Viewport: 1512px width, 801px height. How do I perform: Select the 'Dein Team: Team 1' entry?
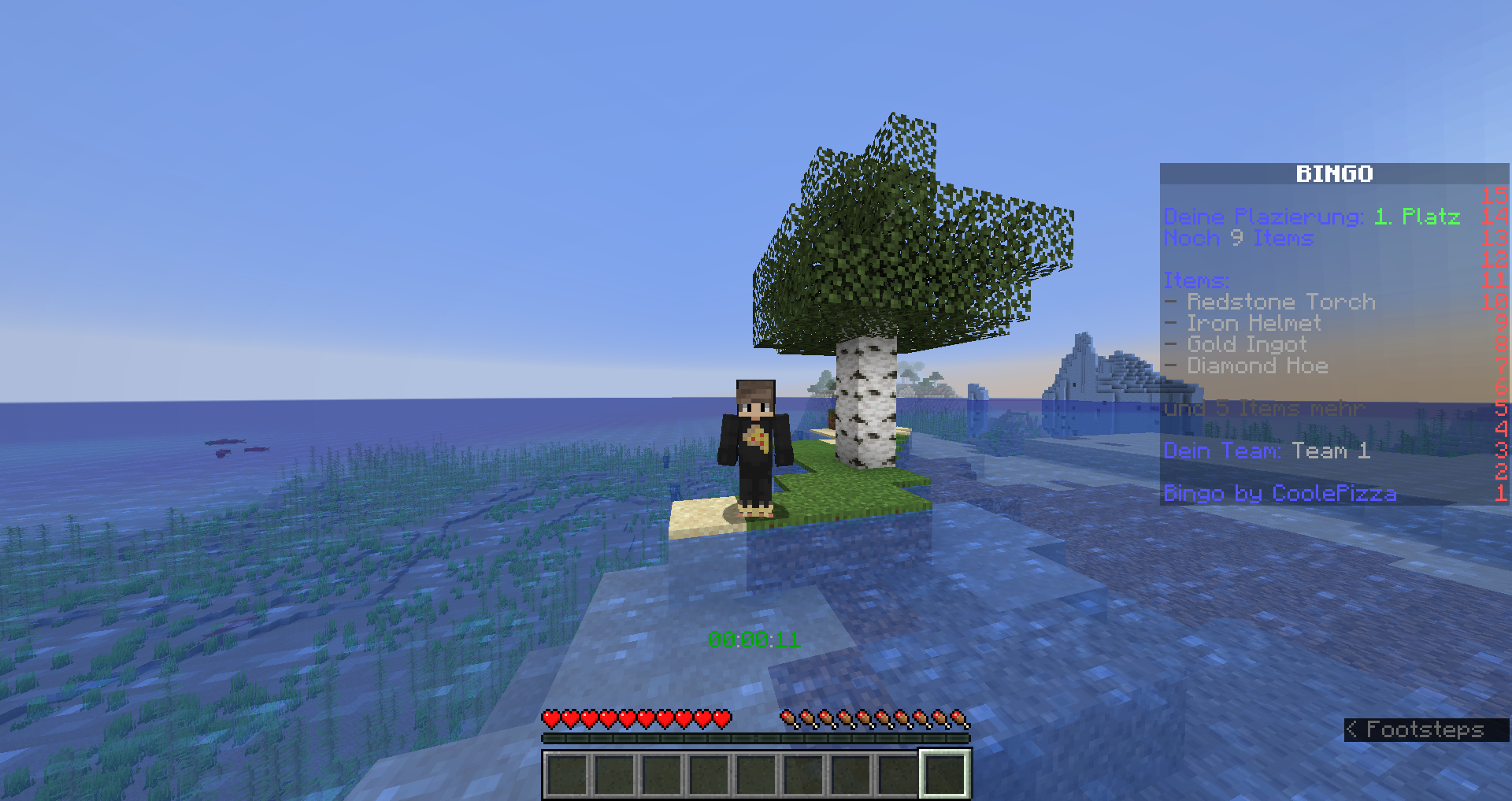tap(1267, 451)
